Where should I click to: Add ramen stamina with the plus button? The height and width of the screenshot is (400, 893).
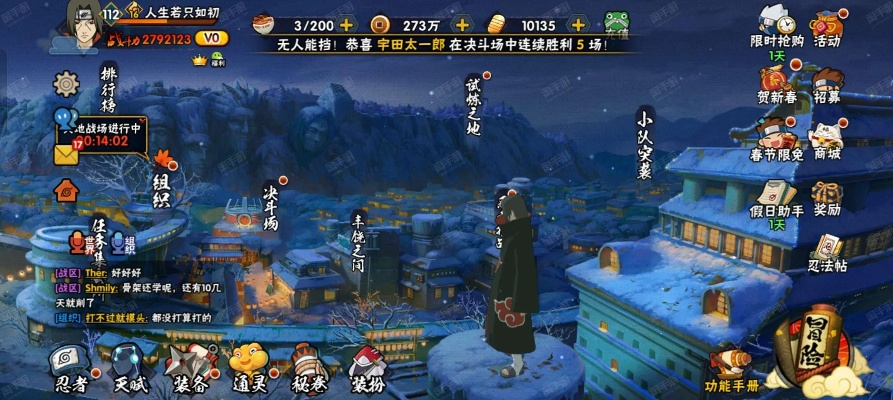[x=346, y=24]
